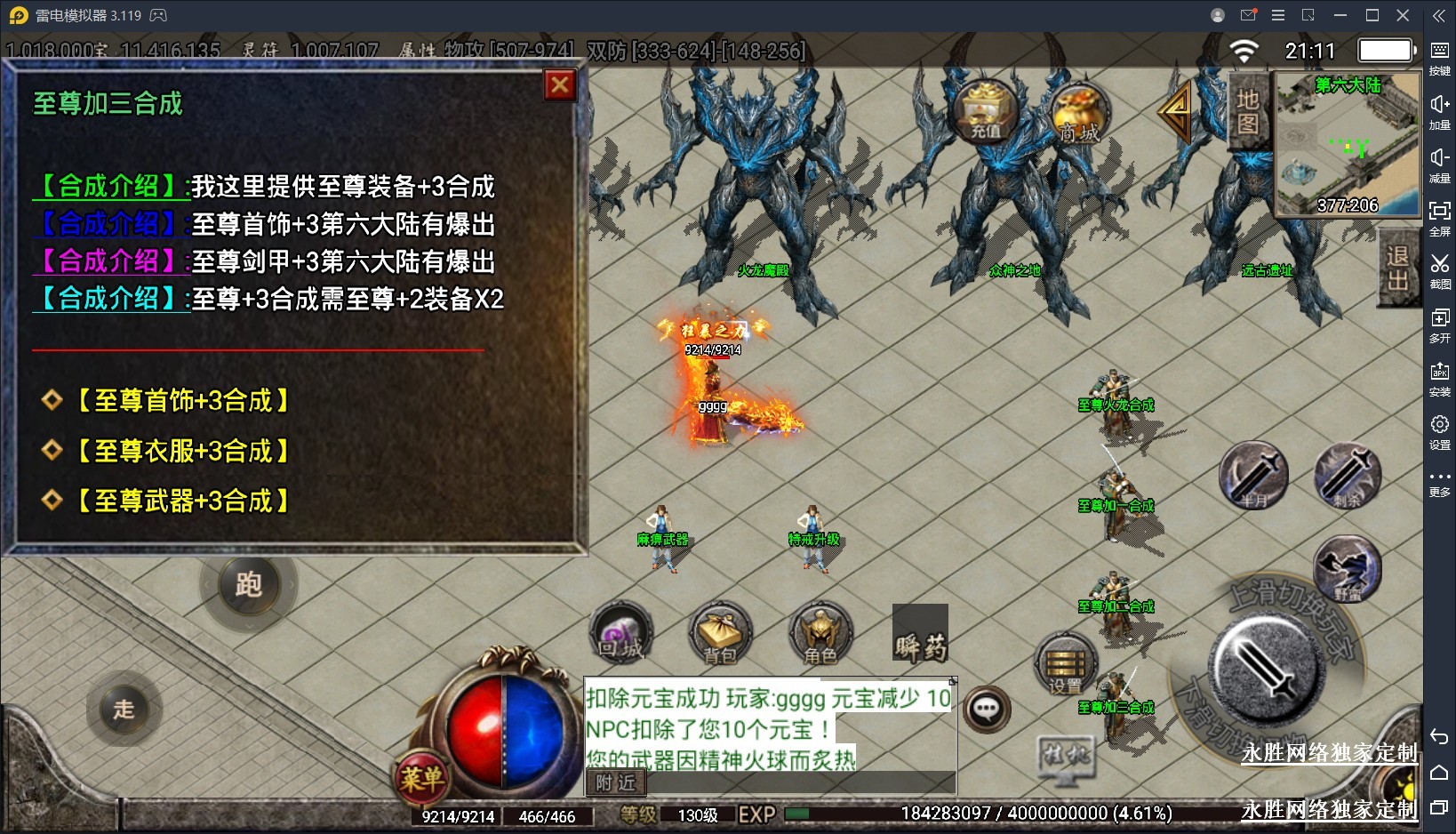Viewport: 1456px width, 834px height.
Task: Activate the 刺杀 sword skill
Action: pyautogui.click(x=1348, y=476)
